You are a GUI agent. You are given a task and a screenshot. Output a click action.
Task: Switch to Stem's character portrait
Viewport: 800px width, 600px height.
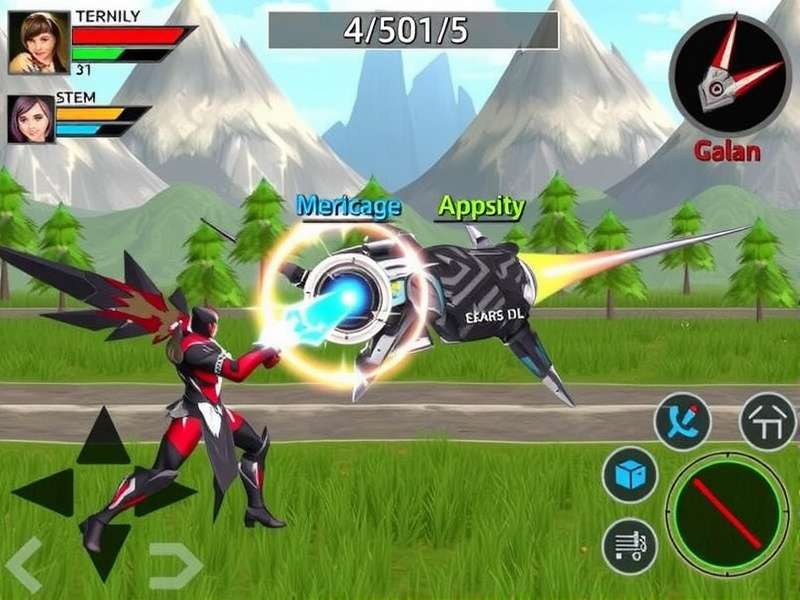point(31,118)
